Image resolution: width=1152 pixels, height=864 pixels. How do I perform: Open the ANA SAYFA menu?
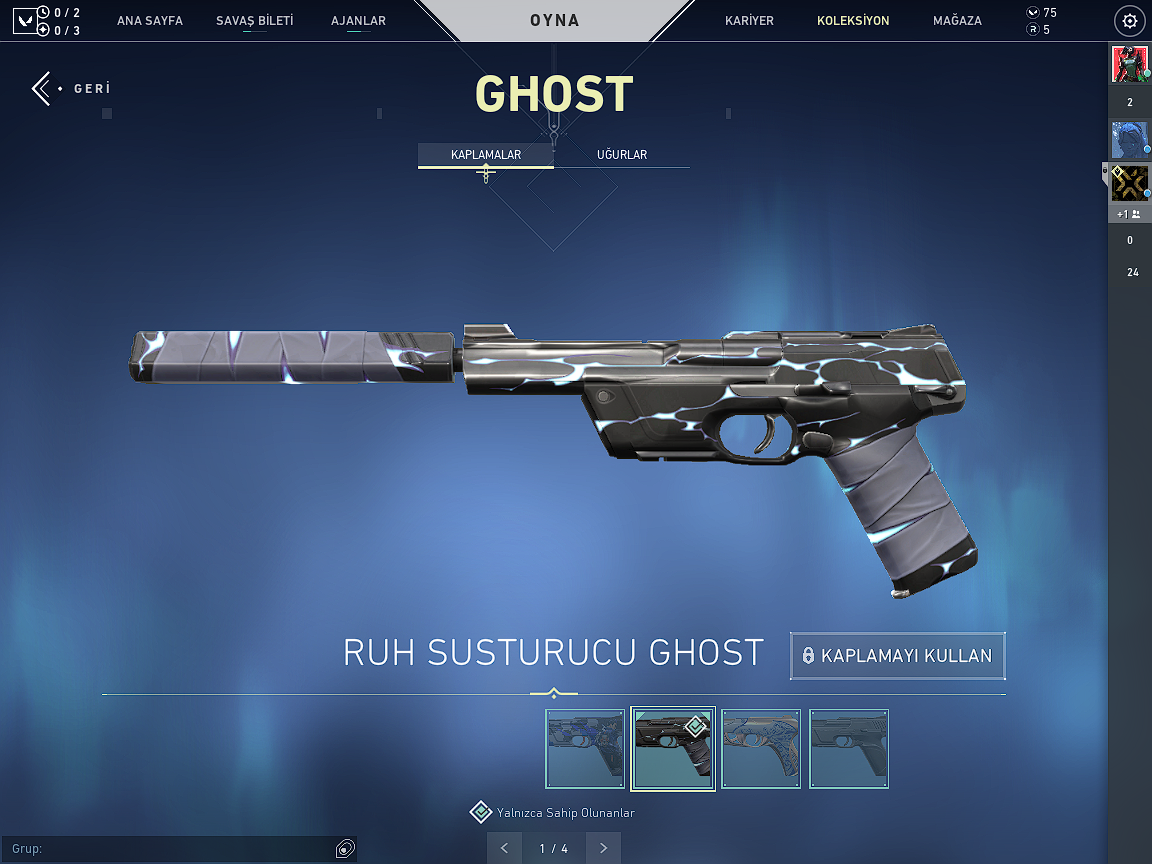pos(150,21)
